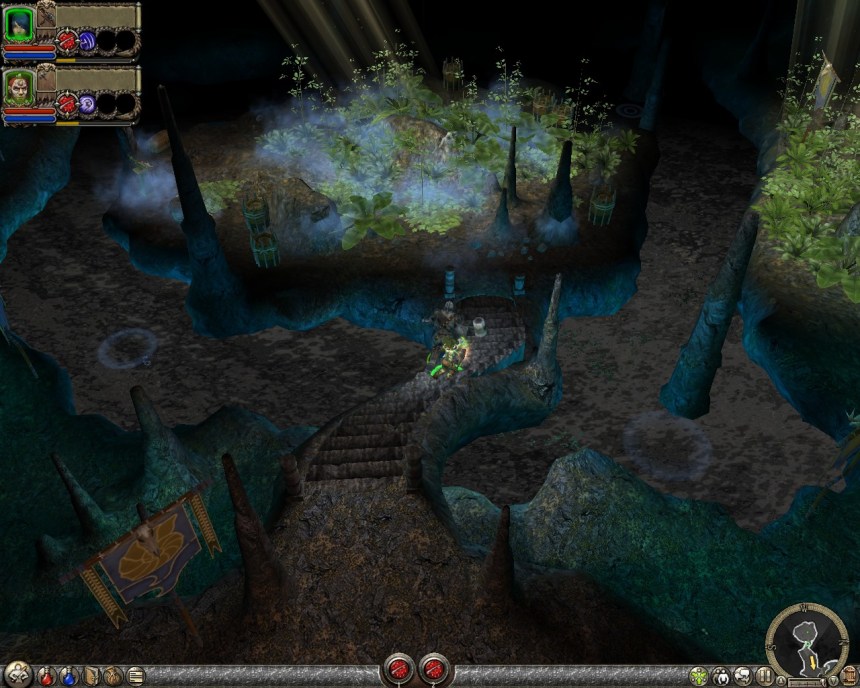The width and height of the screenshot is (860, 688).
Task: Open the speech bubbles chat button
Action: pyautogui.click(x=742, y=676)
